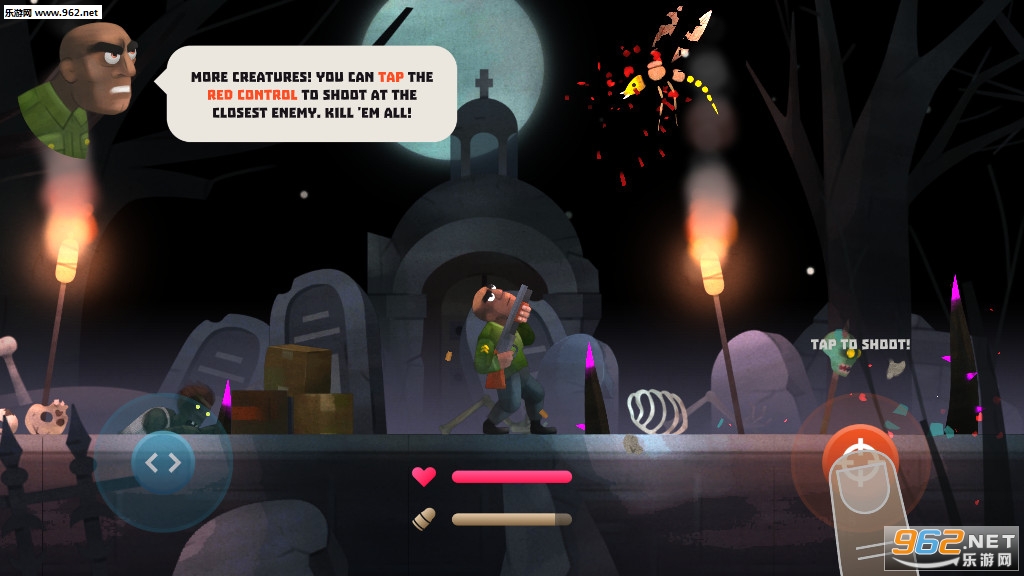Image resolution: width=1024 pixels, height=576 pixels.
Task: Tap the blue left-right movement control
Action: coord(163,462)
